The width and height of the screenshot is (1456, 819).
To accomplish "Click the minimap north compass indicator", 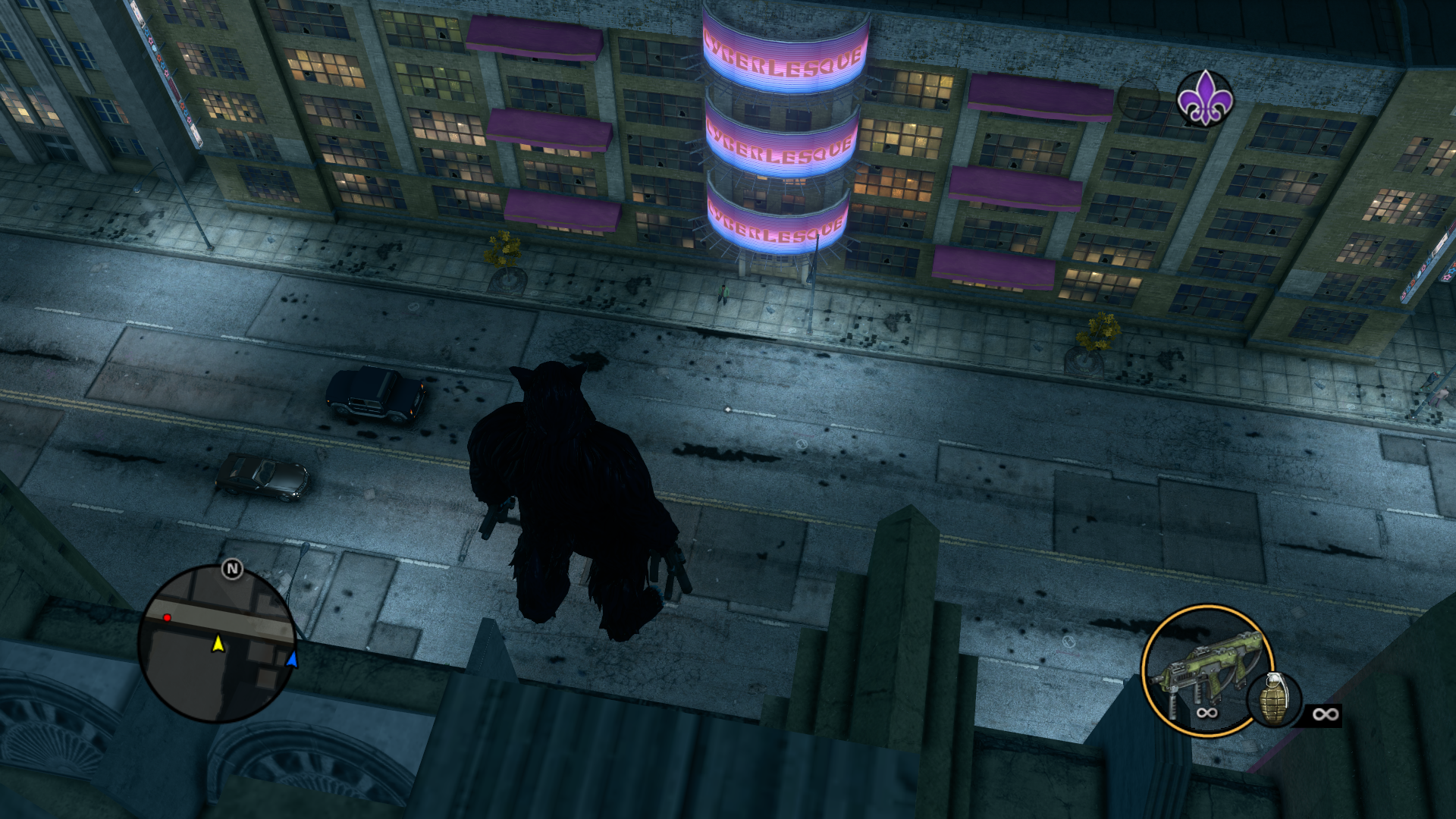I will point(232,569).
